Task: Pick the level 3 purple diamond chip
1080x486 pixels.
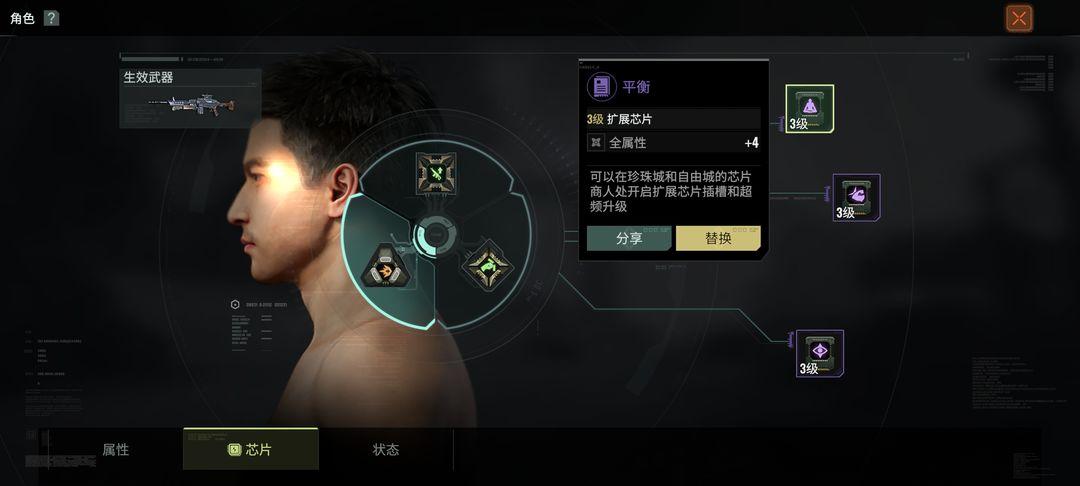Action: 819,353
